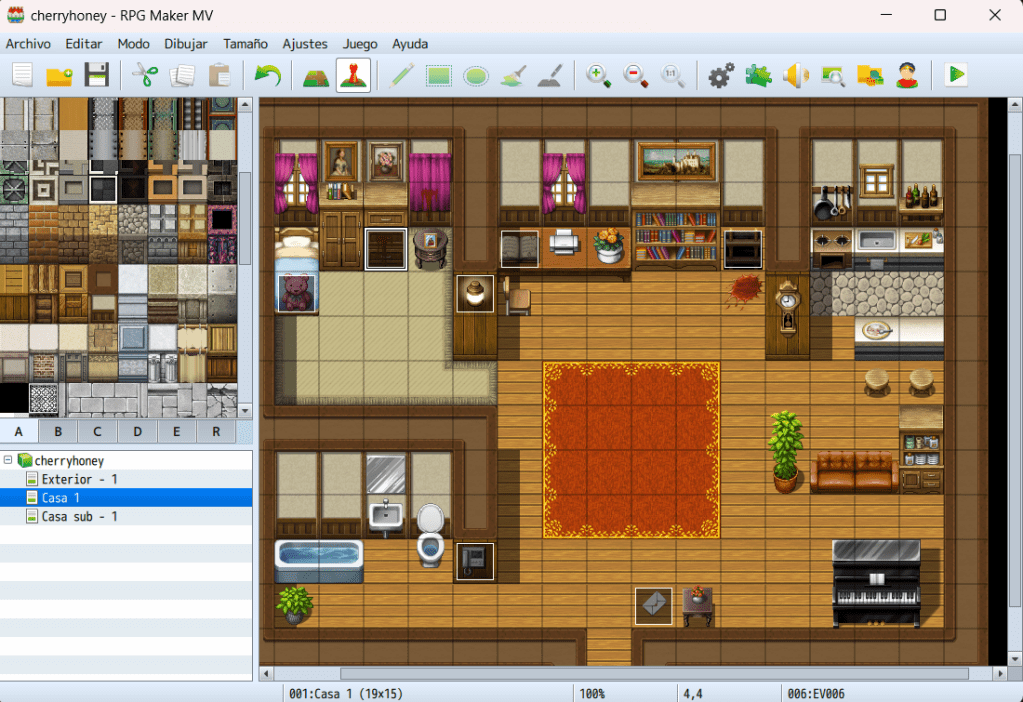
Task: Open the Archivo menu
Action: pyautogui.click(x=28, y=44)
